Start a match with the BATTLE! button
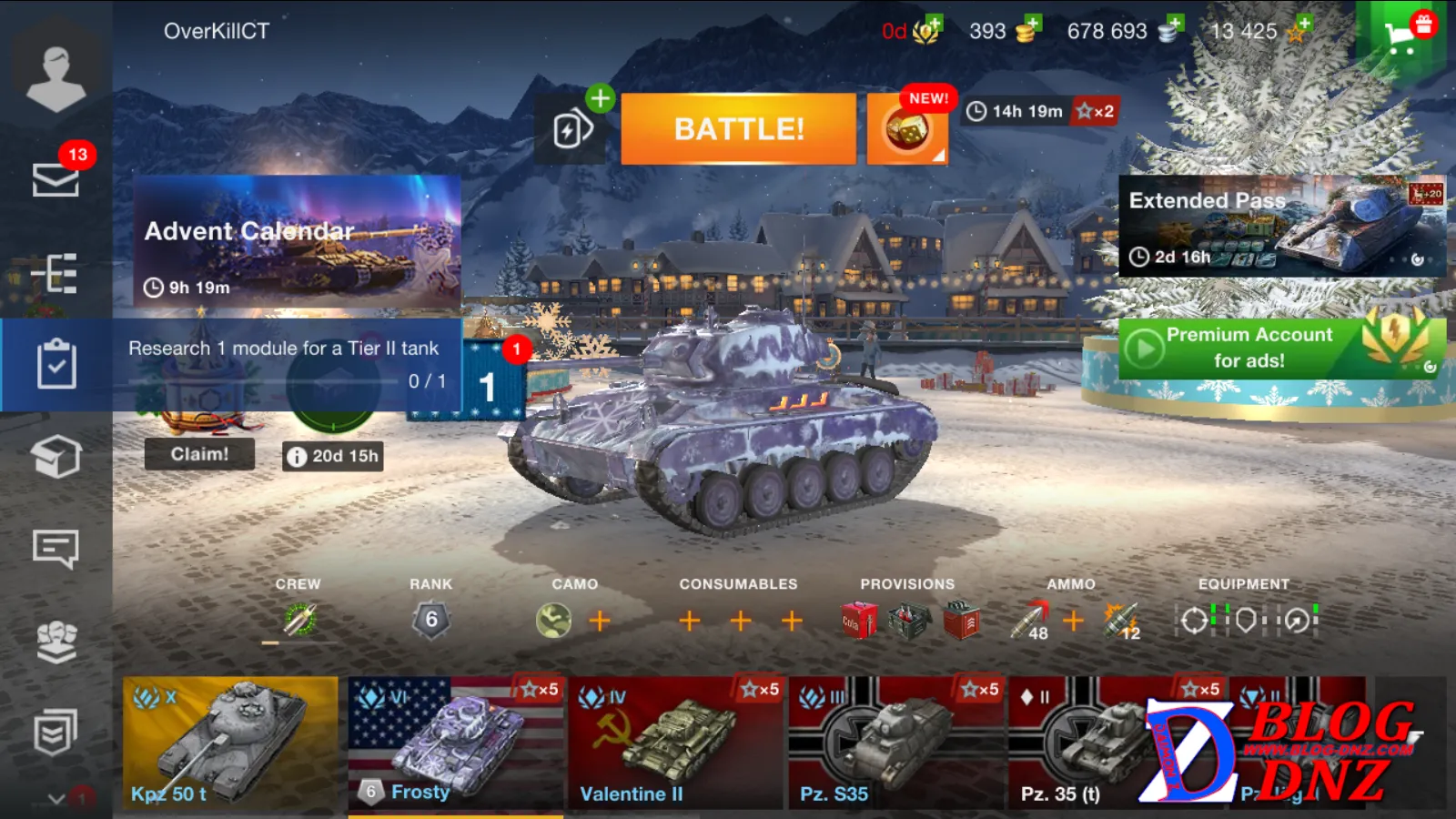 pyautogui.click(x=738, y=128)
